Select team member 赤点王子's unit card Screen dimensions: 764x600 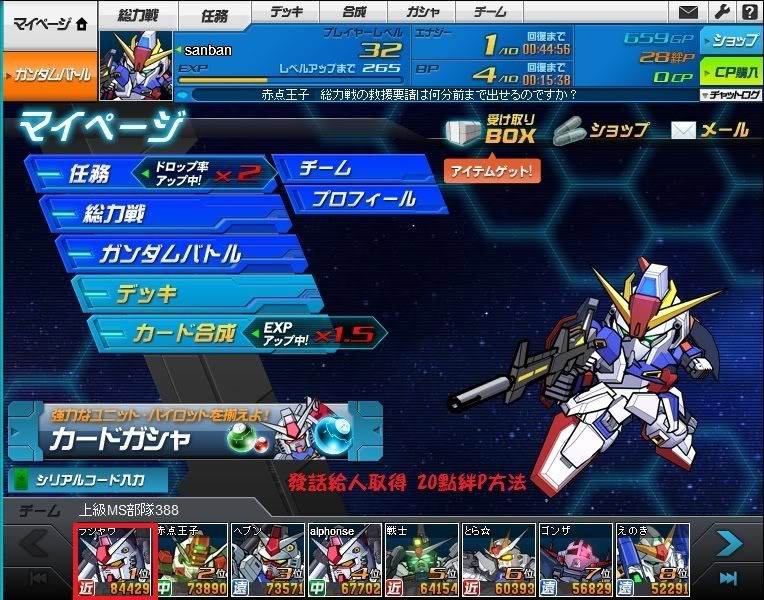(x=192, y=560)
